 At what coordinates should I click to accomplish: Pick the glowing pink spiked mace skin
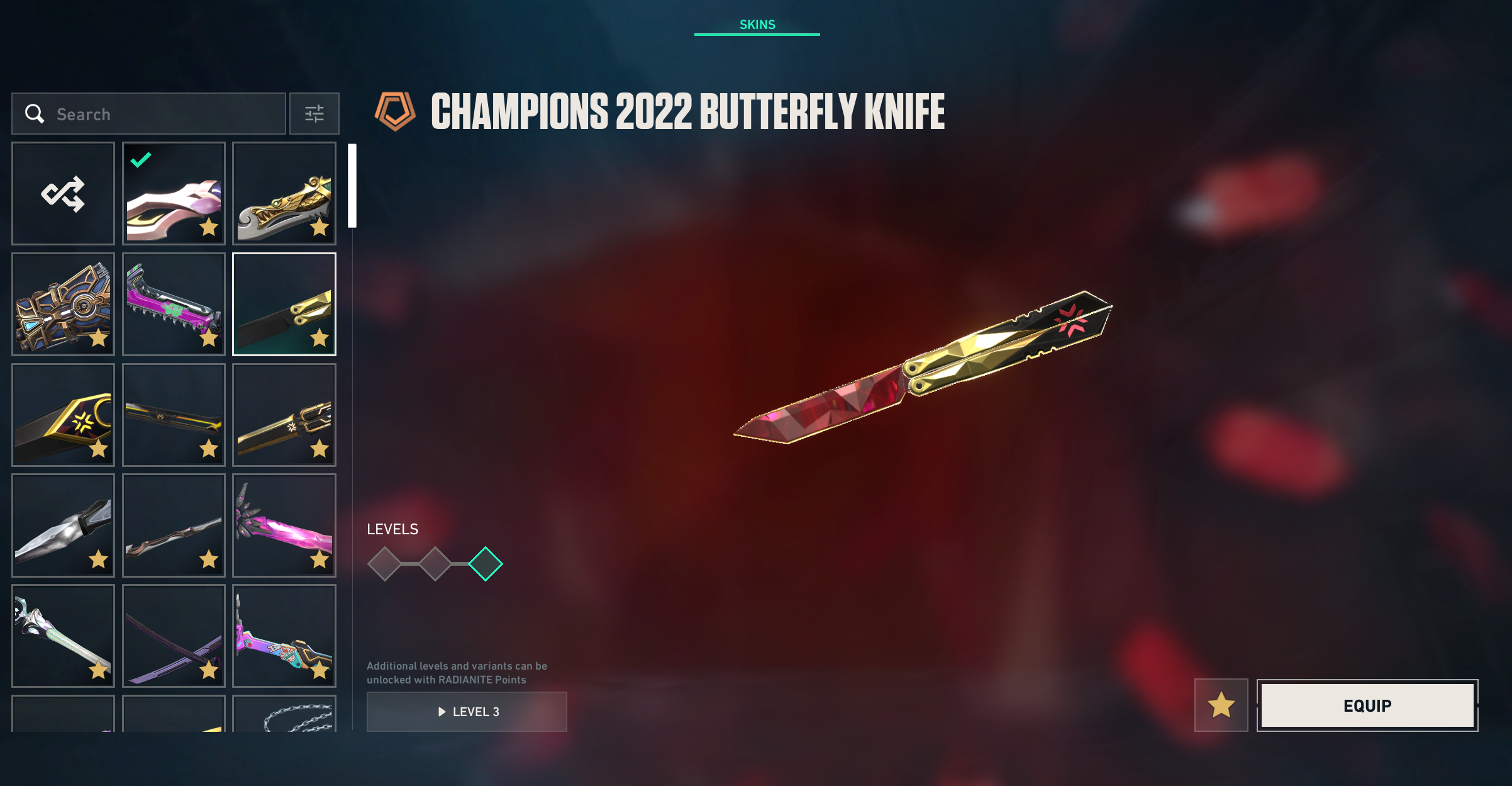pyautogui.click(x=284, y=525)
